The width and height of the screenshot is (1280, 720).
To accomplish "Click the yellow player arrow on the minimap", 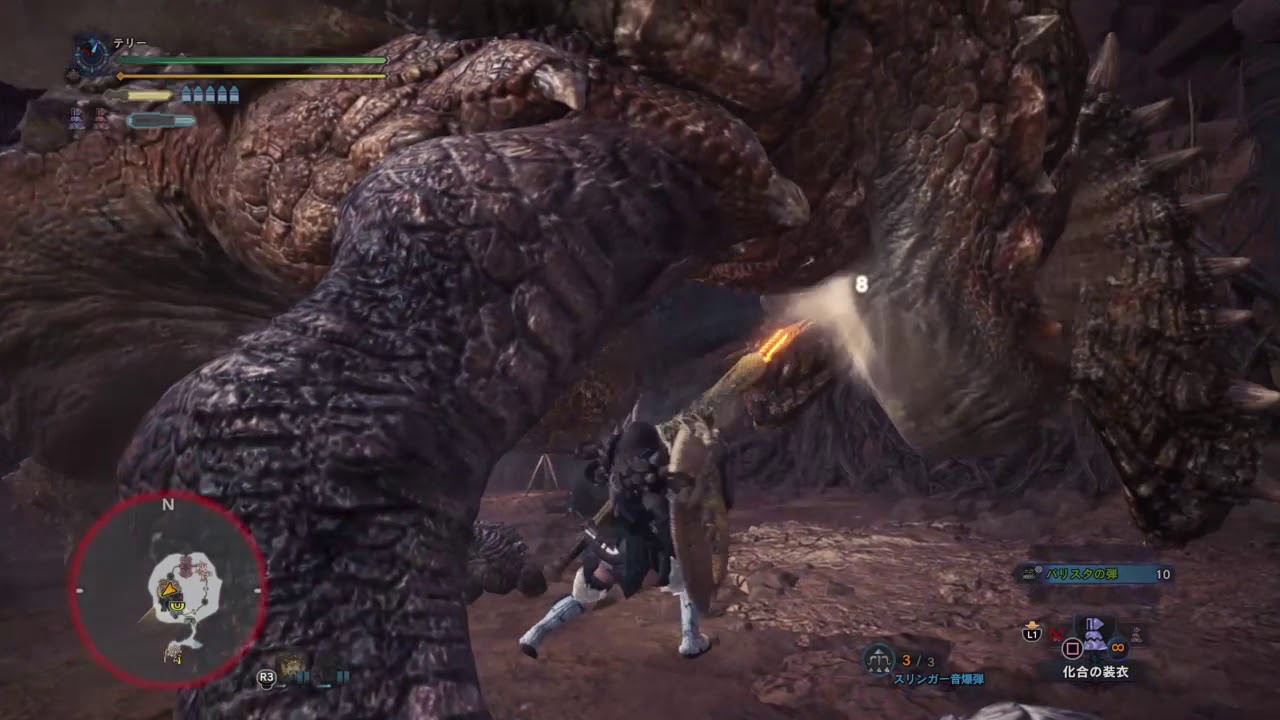I will coord(168,590).
